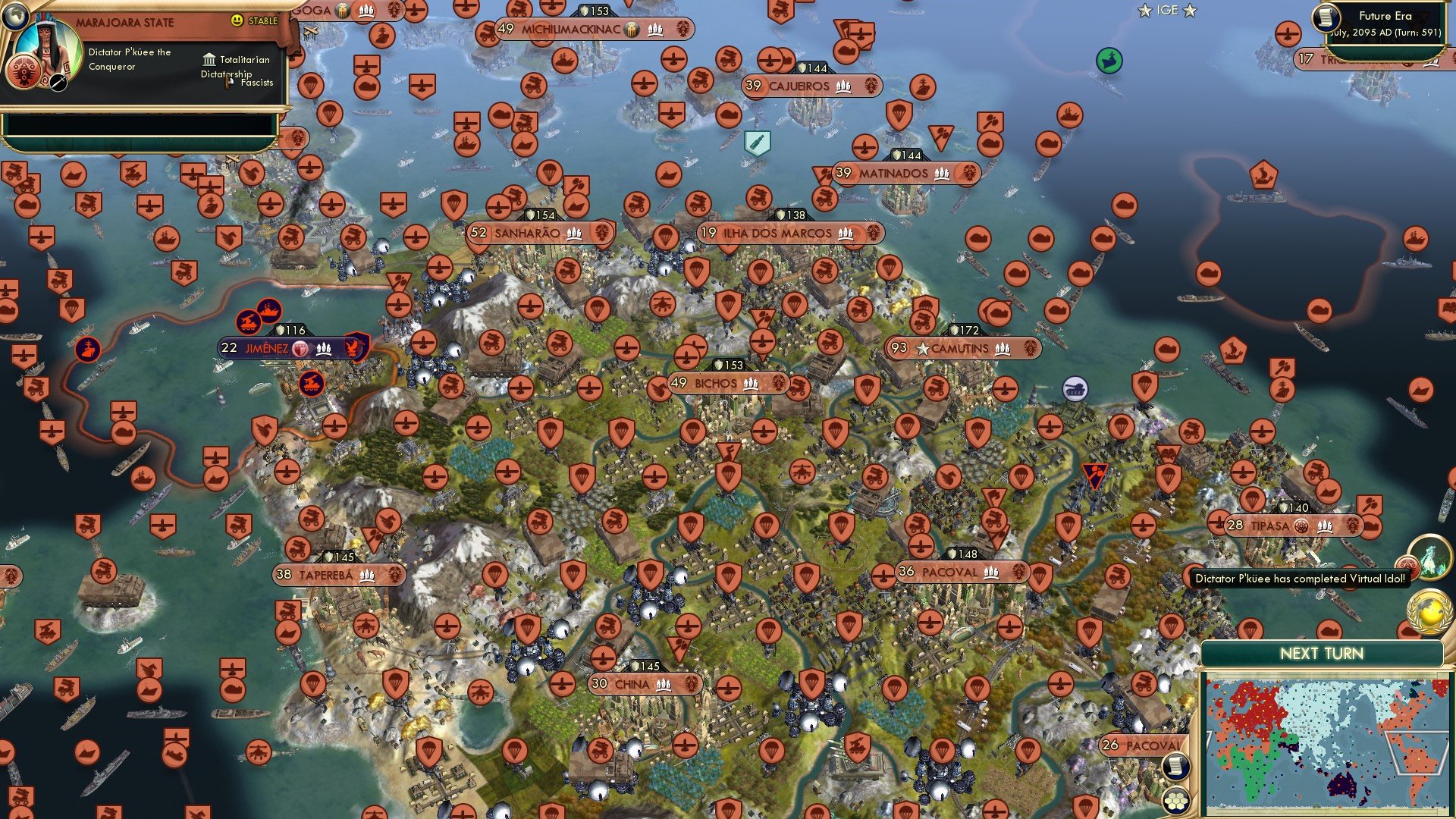Click the globe icon in the top-left corner

(x=14, y=14)
